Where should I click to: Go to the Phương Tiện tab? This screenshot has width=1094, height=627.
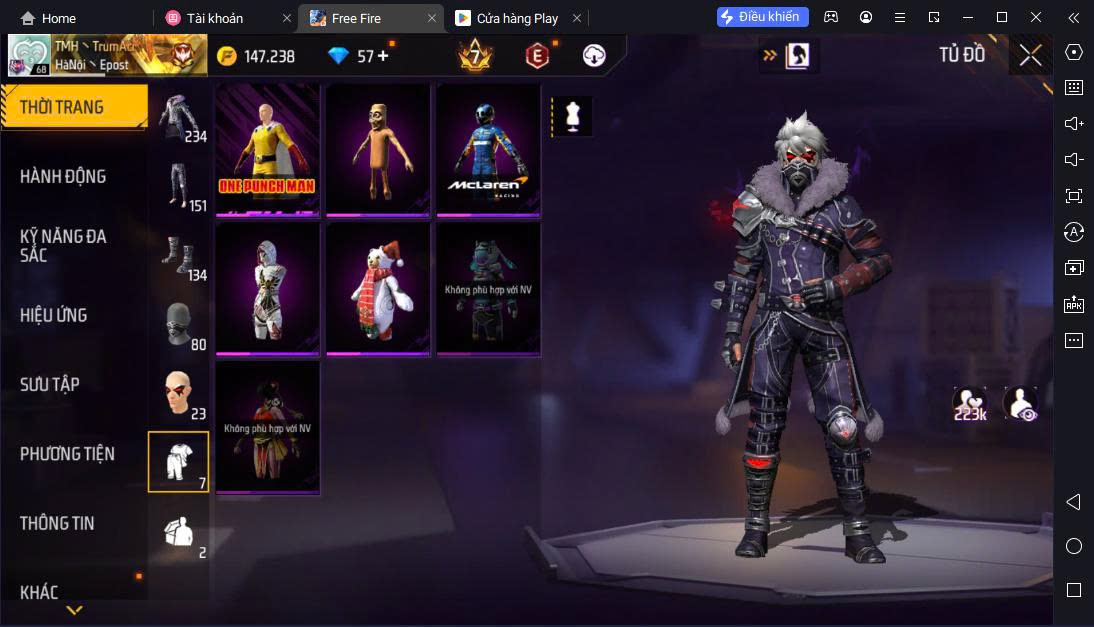[67, 454]
